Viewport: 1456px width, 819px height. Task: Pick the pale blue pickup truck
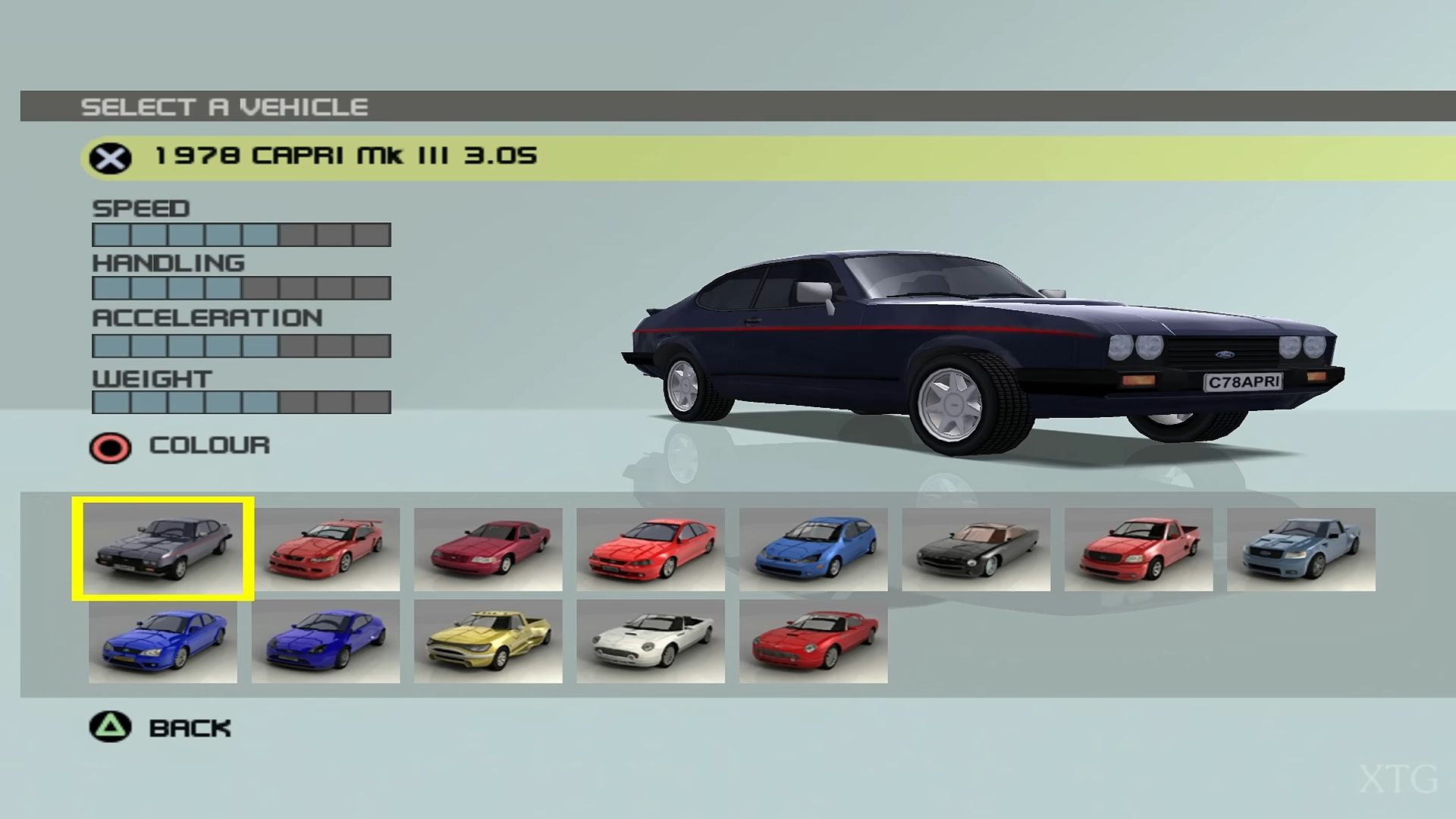(1301, 549)
